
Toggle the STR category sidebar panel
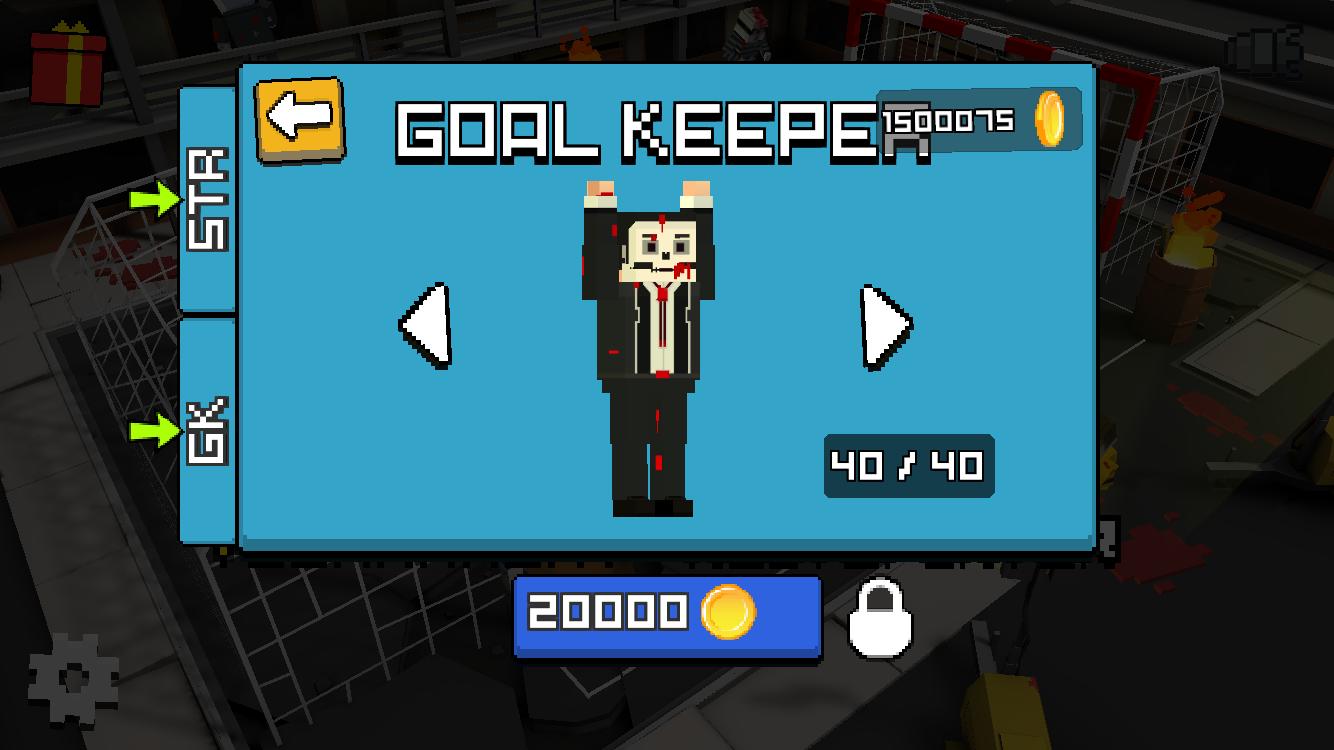tap(207, 195)
